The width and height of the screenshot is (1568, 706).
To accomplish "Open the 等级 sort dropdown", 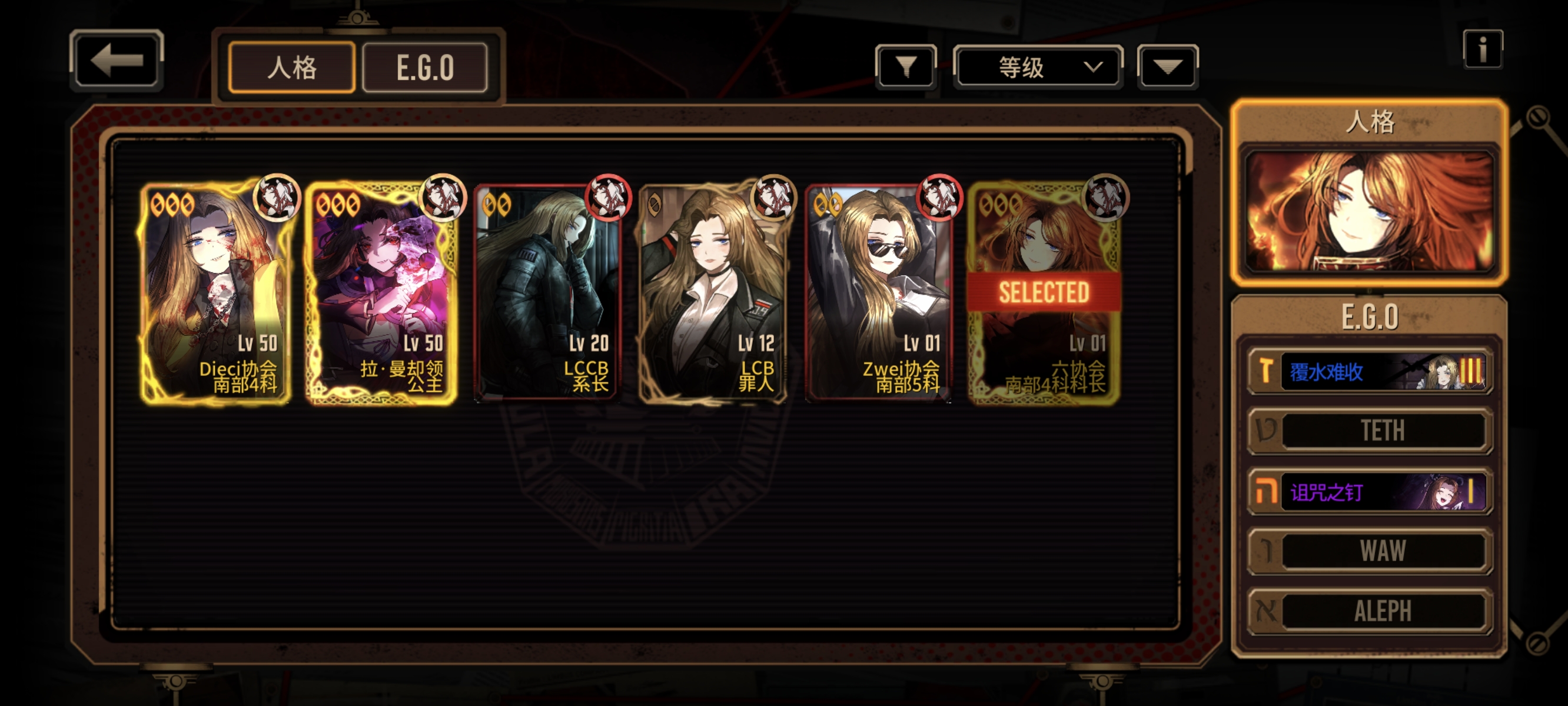I will tap(1038, 66).
